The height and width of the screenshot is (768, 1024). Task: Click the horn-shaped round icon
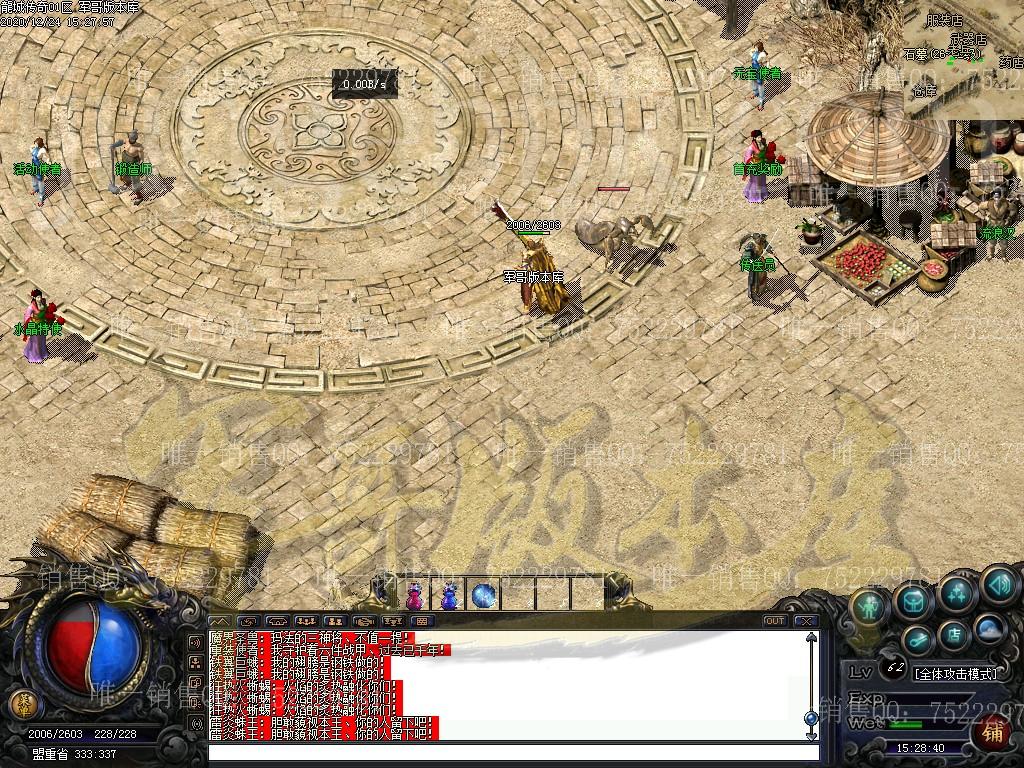[918, 639]
